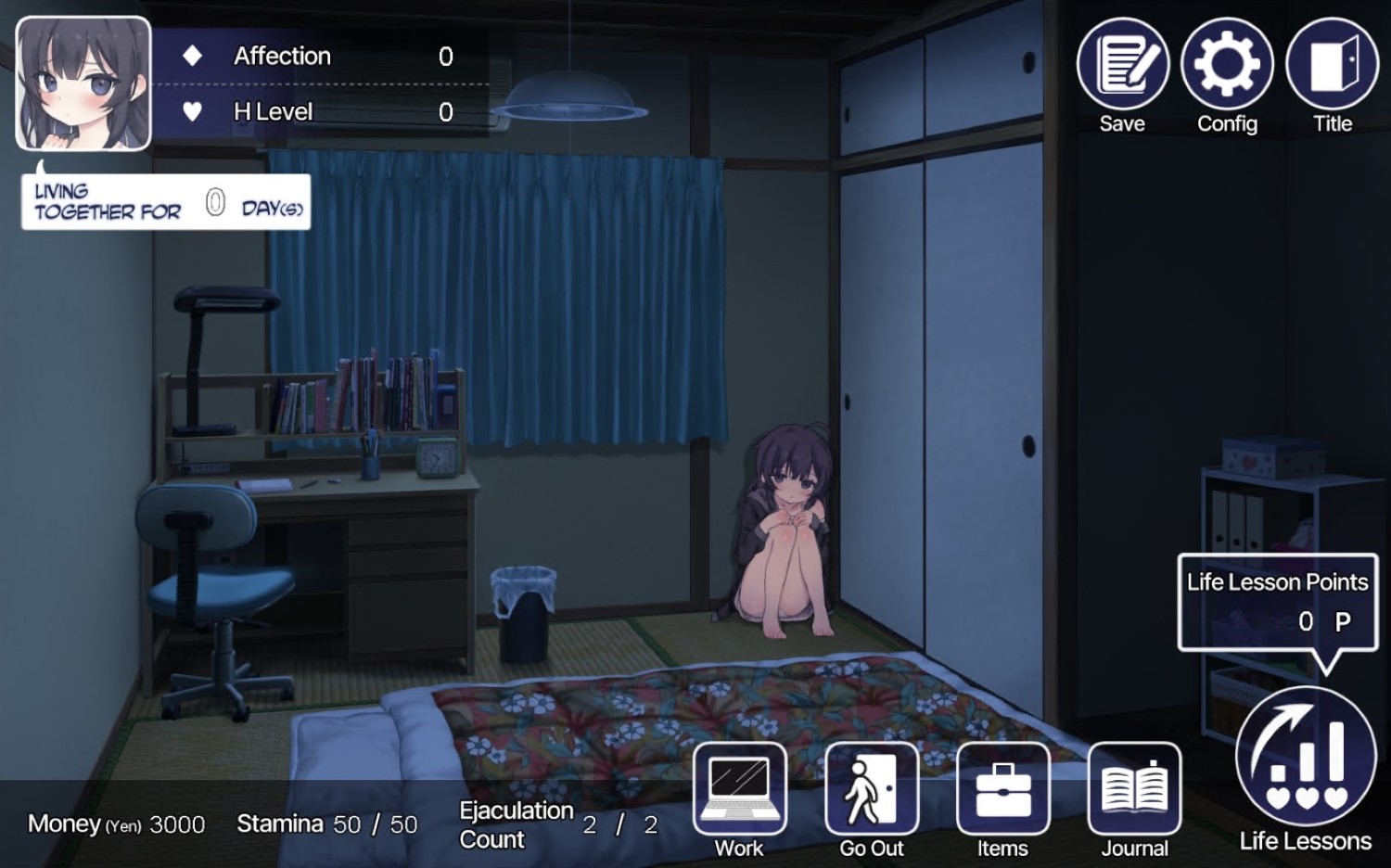Select the Go Out door icon
This screenshot has height=868, width=1391.
coord(870,792)
